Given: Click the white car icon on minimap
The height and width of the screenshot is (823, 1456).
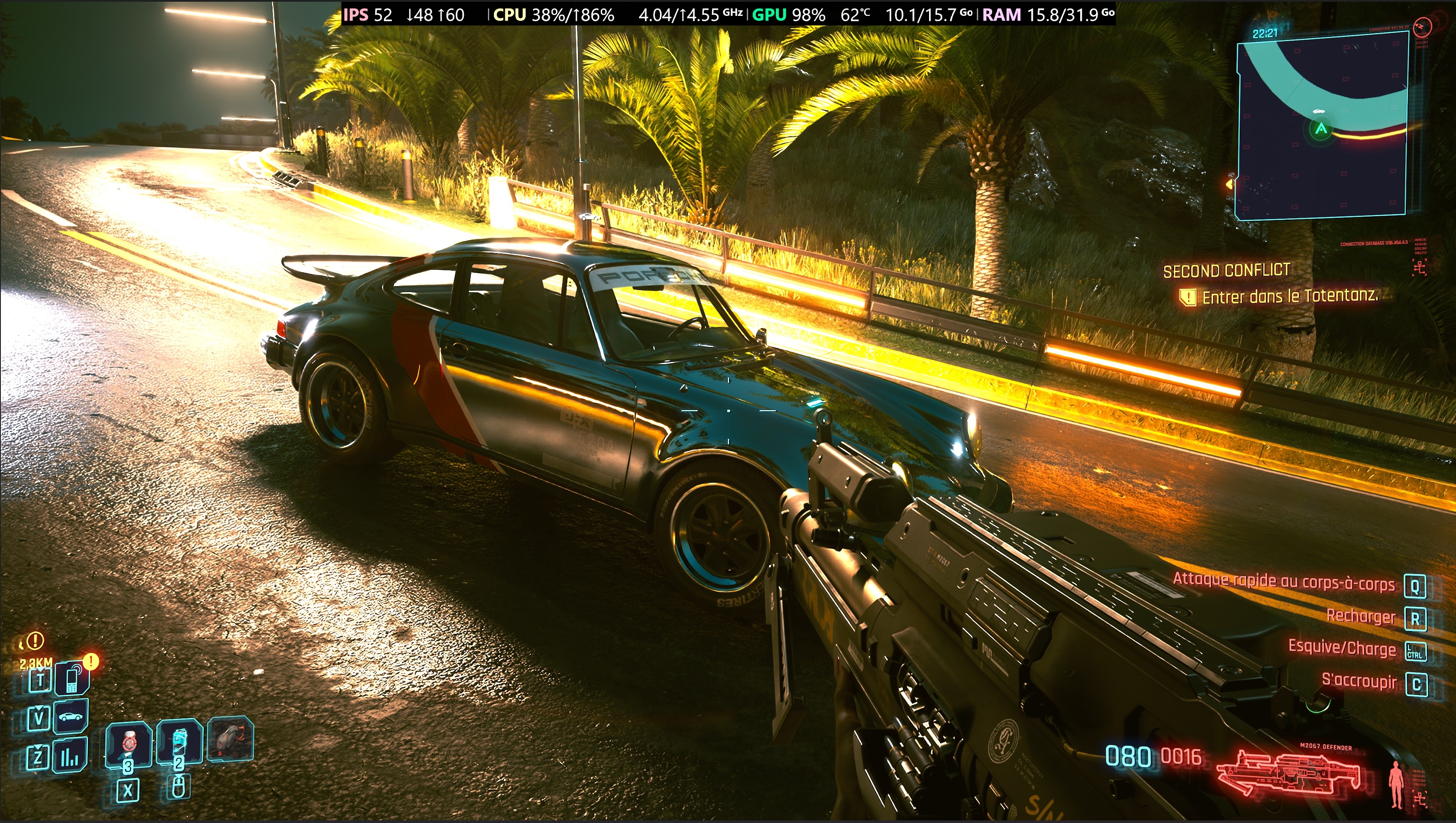Looking at the screenshot, I should tap(1319, 112).
